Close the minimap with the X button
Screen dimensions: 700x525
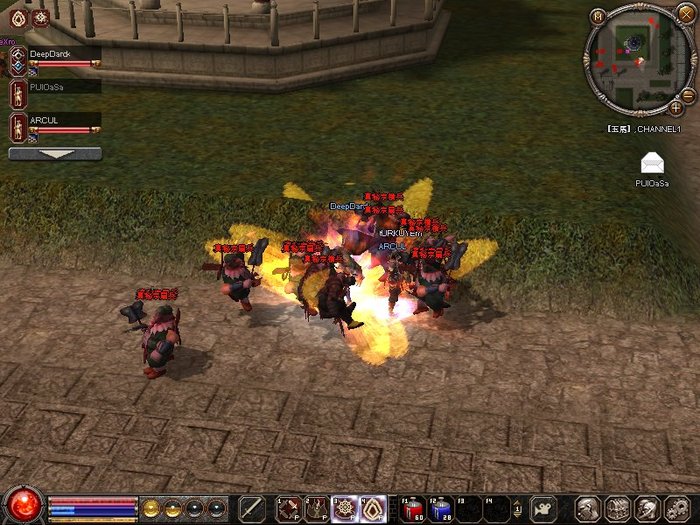click(x=684, y=14)
